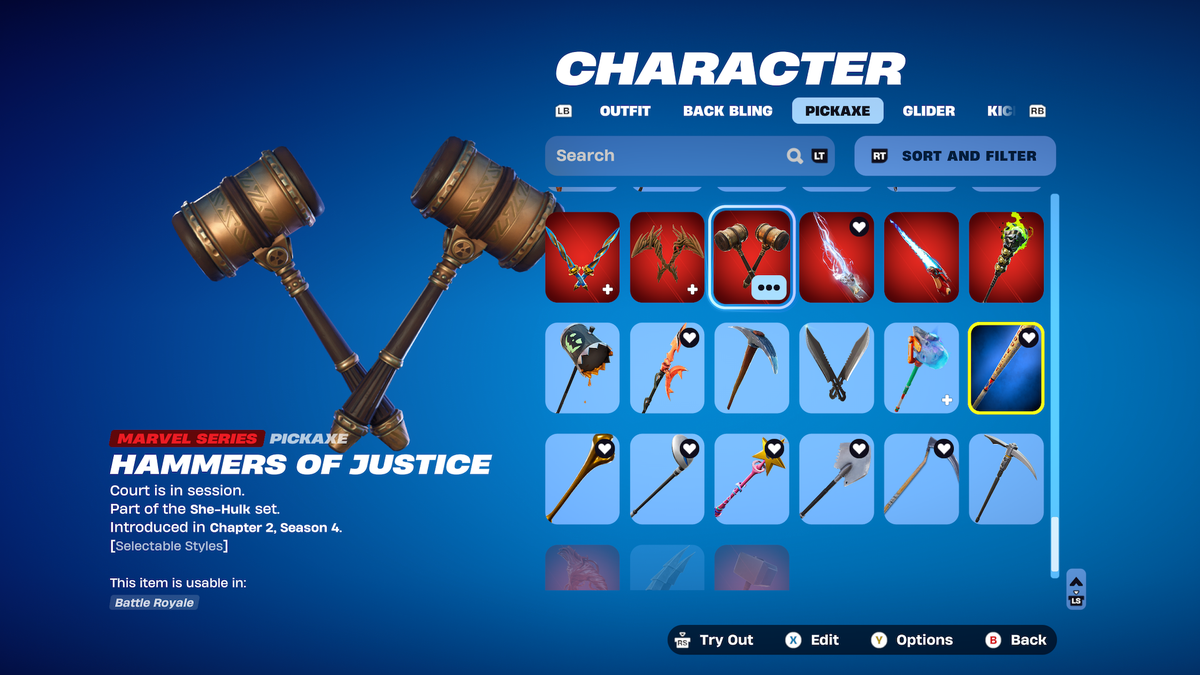Switch to the Glider tab

pyautogui.click(x=928, y=111)
